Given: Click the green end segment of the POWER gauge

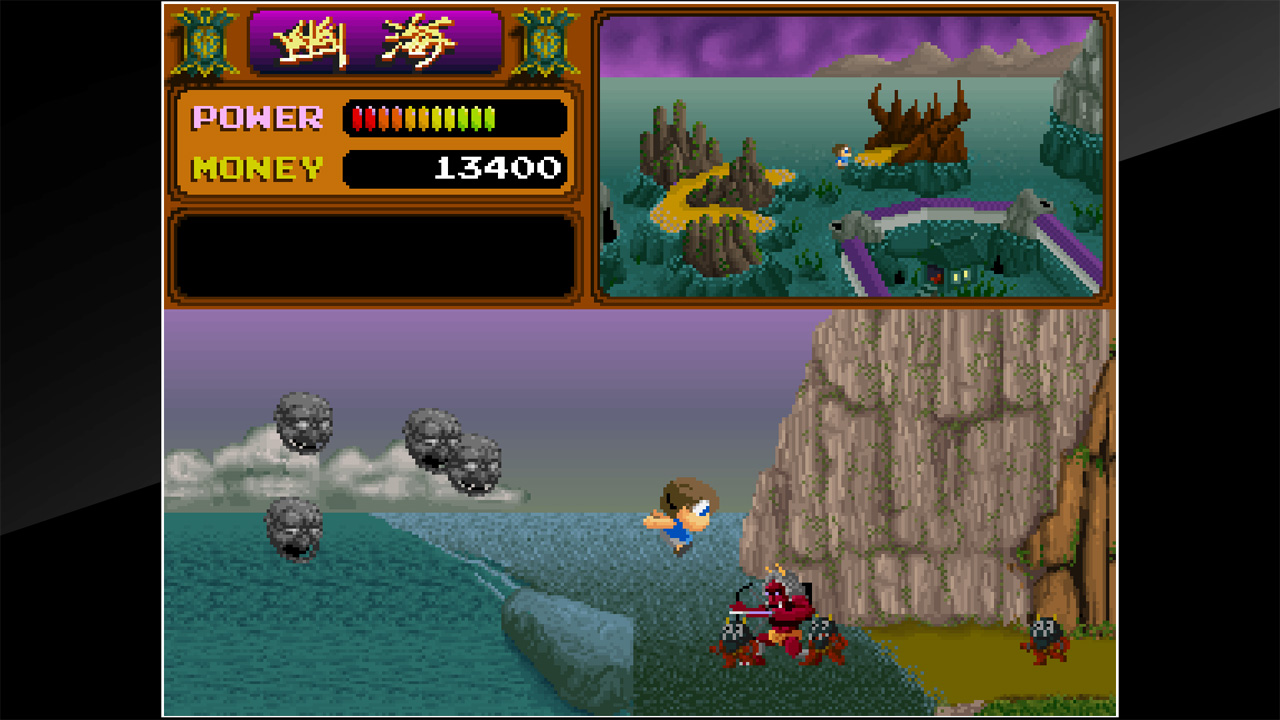Looking at the screenshot, I should click(490, 117).
